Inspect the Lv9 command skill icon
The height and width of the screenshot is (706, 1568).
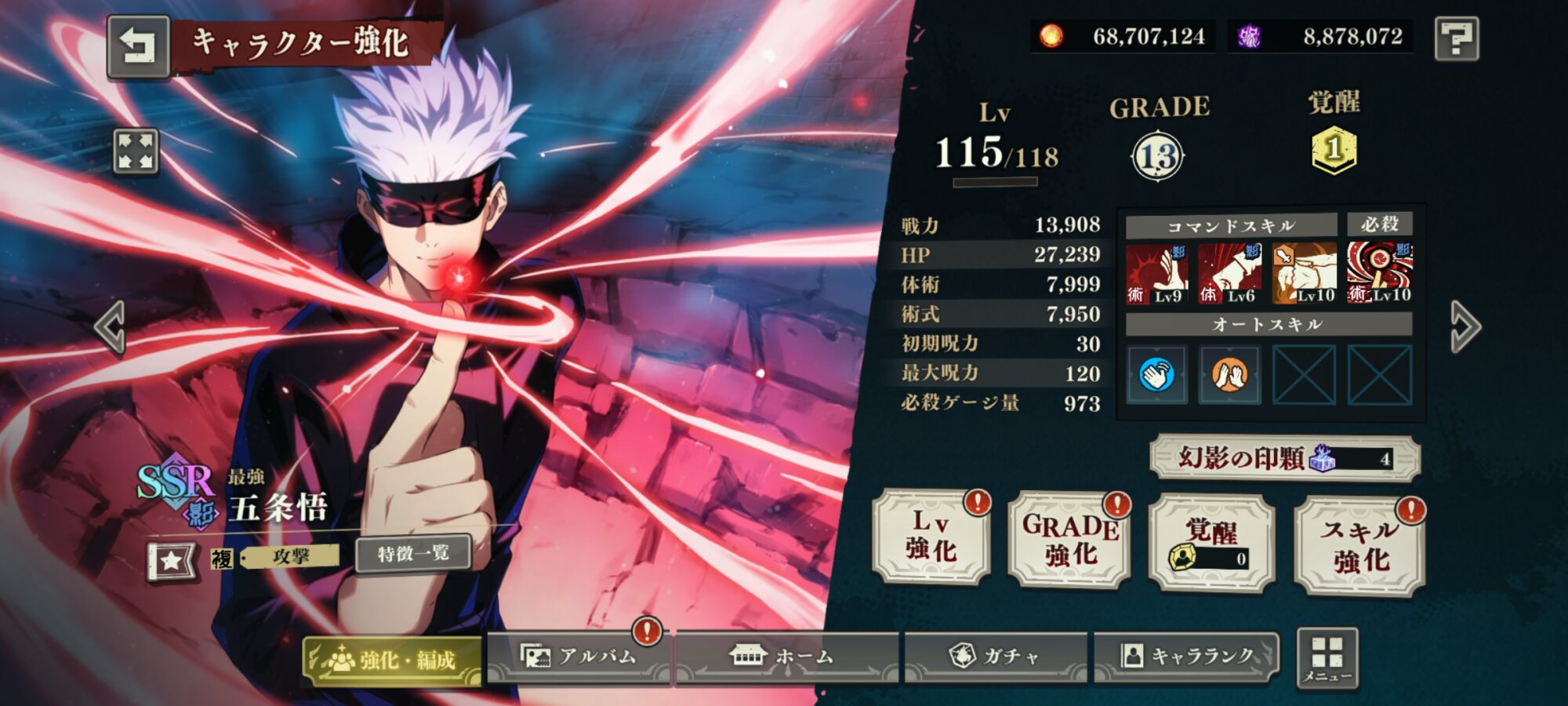tap(1156, 274)
